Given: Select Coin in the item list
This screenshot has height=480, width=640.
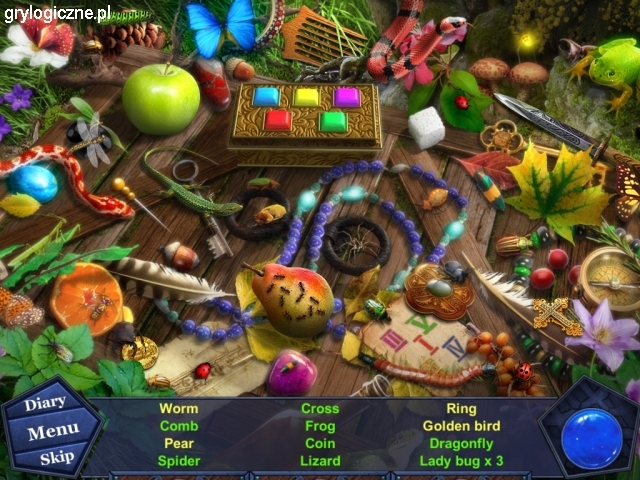Looking at the screenshot, I should tap(320, 443).
